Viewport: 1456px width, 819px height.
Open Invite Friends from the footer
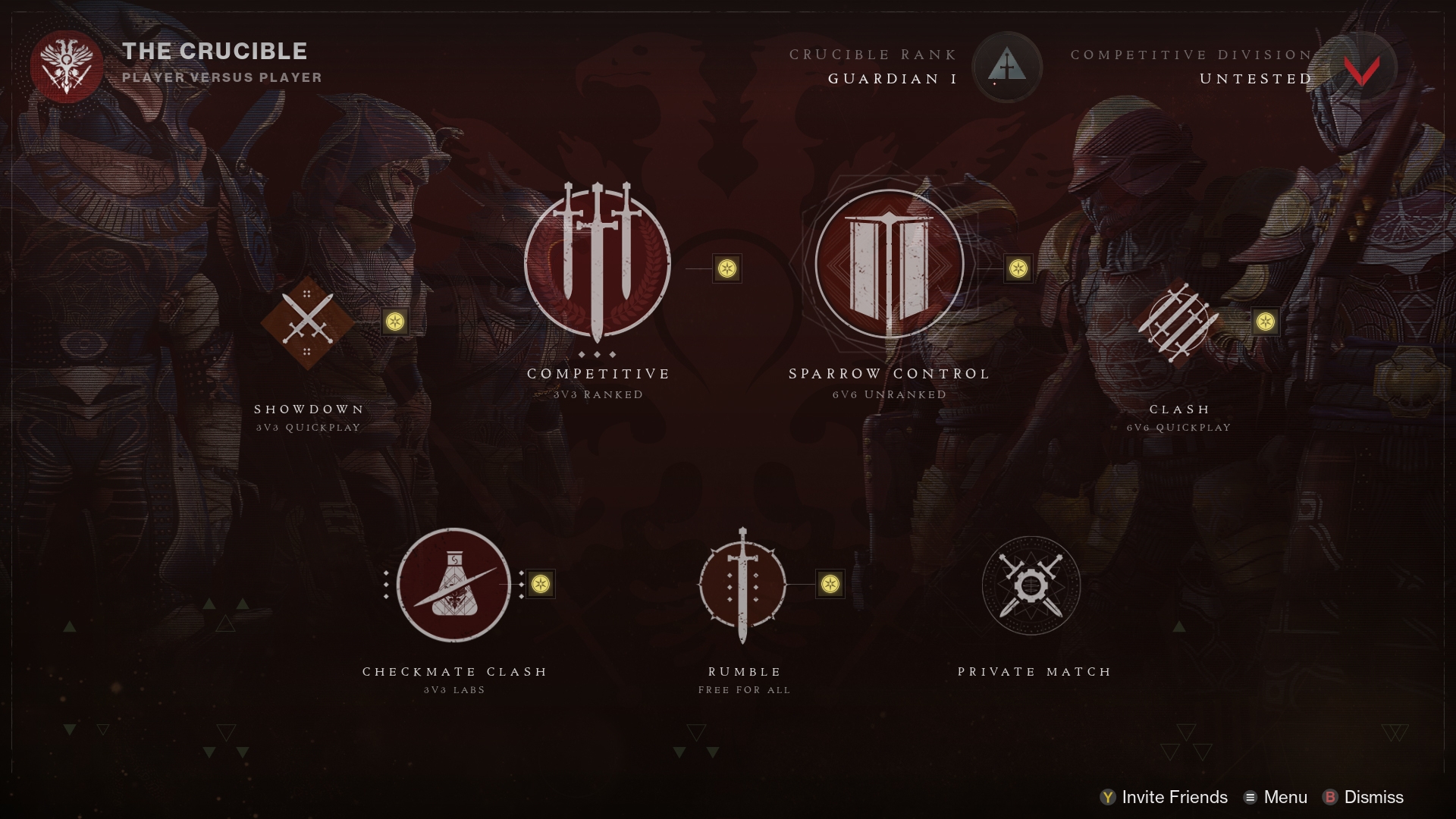click(x=1164, y=797)
